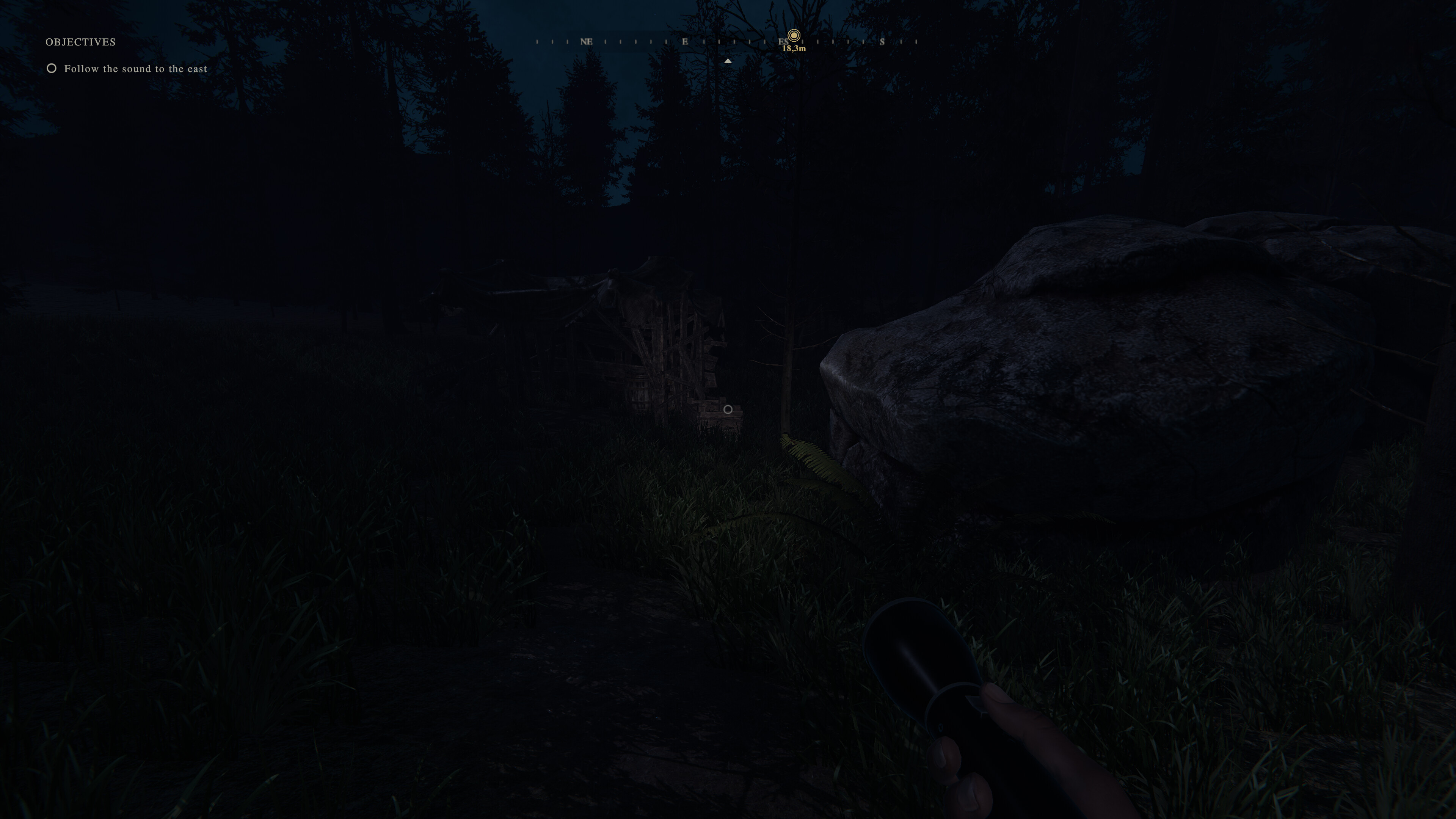
Task: Expand the OBJECTIVES panel header
Action: click(81, 41)
